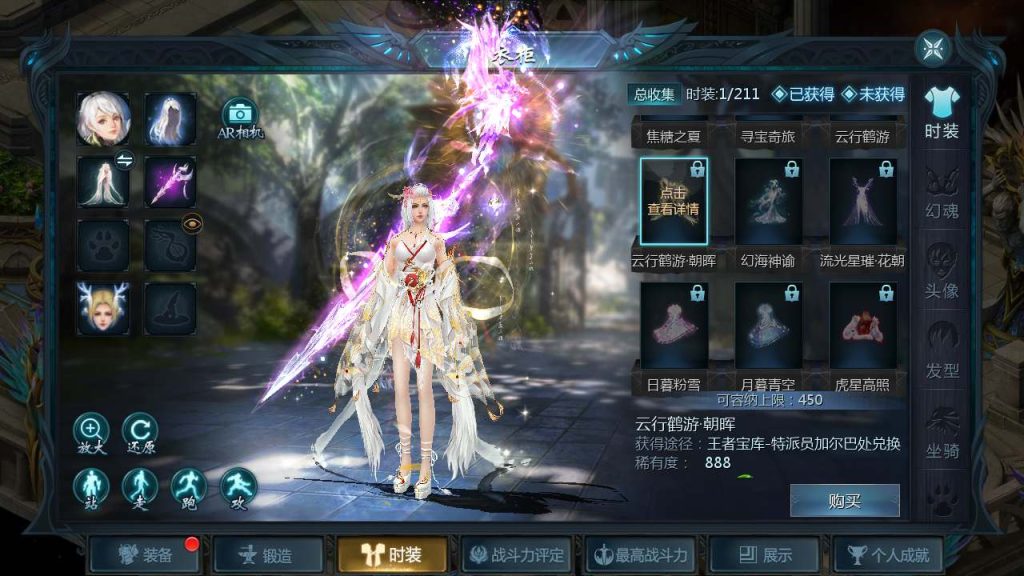Play the 跑 running animation
This screenshot has height=576, width=1024.
point(189,486)
